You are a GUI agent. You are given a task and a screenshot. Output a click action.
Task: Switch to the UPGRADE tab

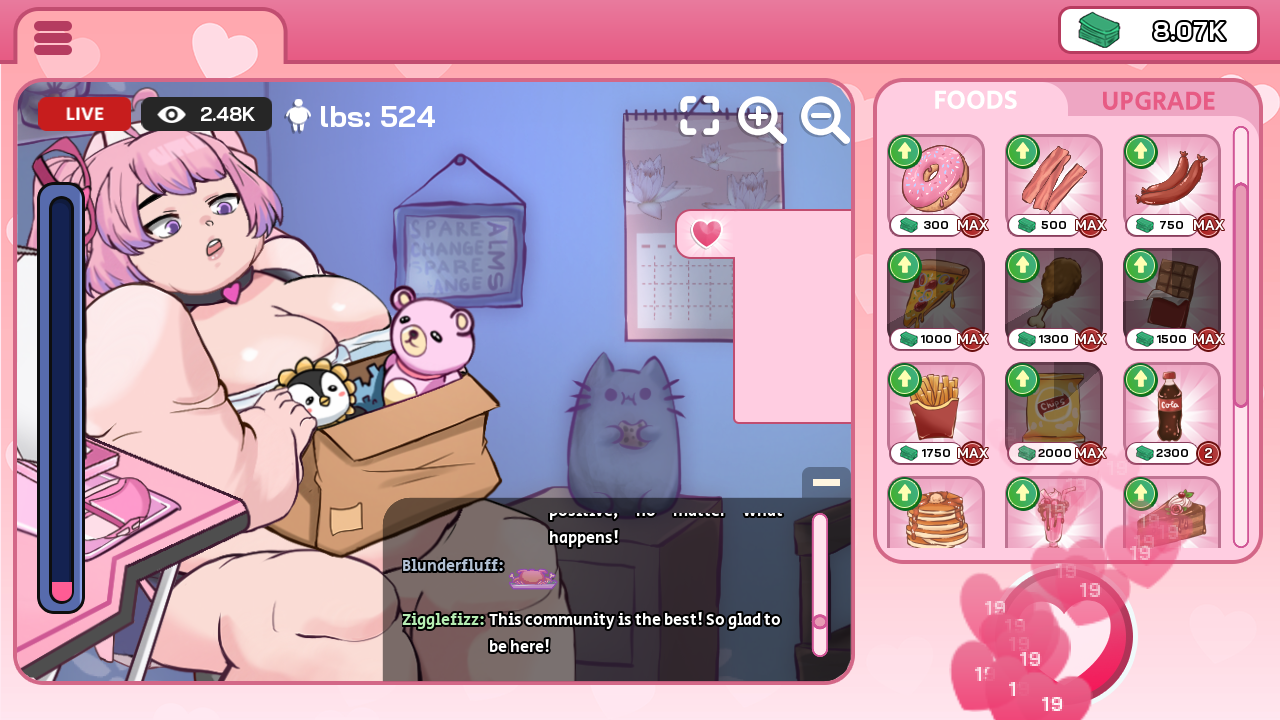[x=1158, y=101]
